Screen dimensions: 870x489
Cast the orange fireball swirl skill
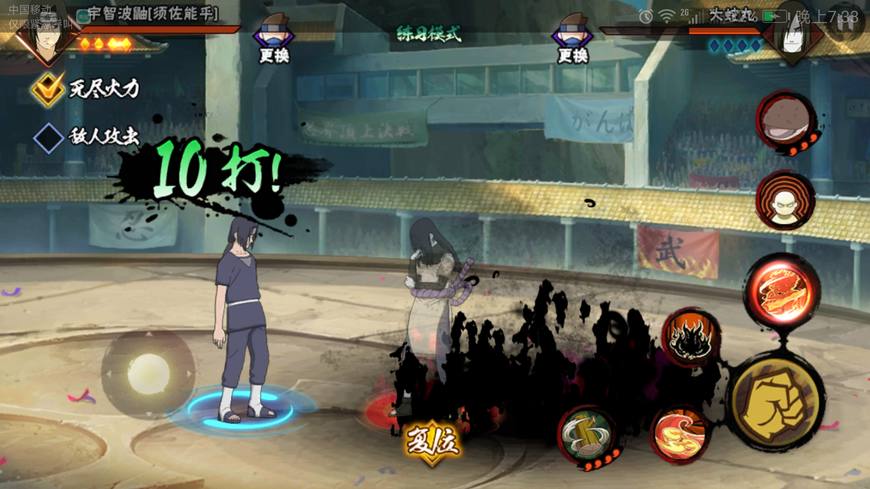pyautogui.click(x=680, y=432)
